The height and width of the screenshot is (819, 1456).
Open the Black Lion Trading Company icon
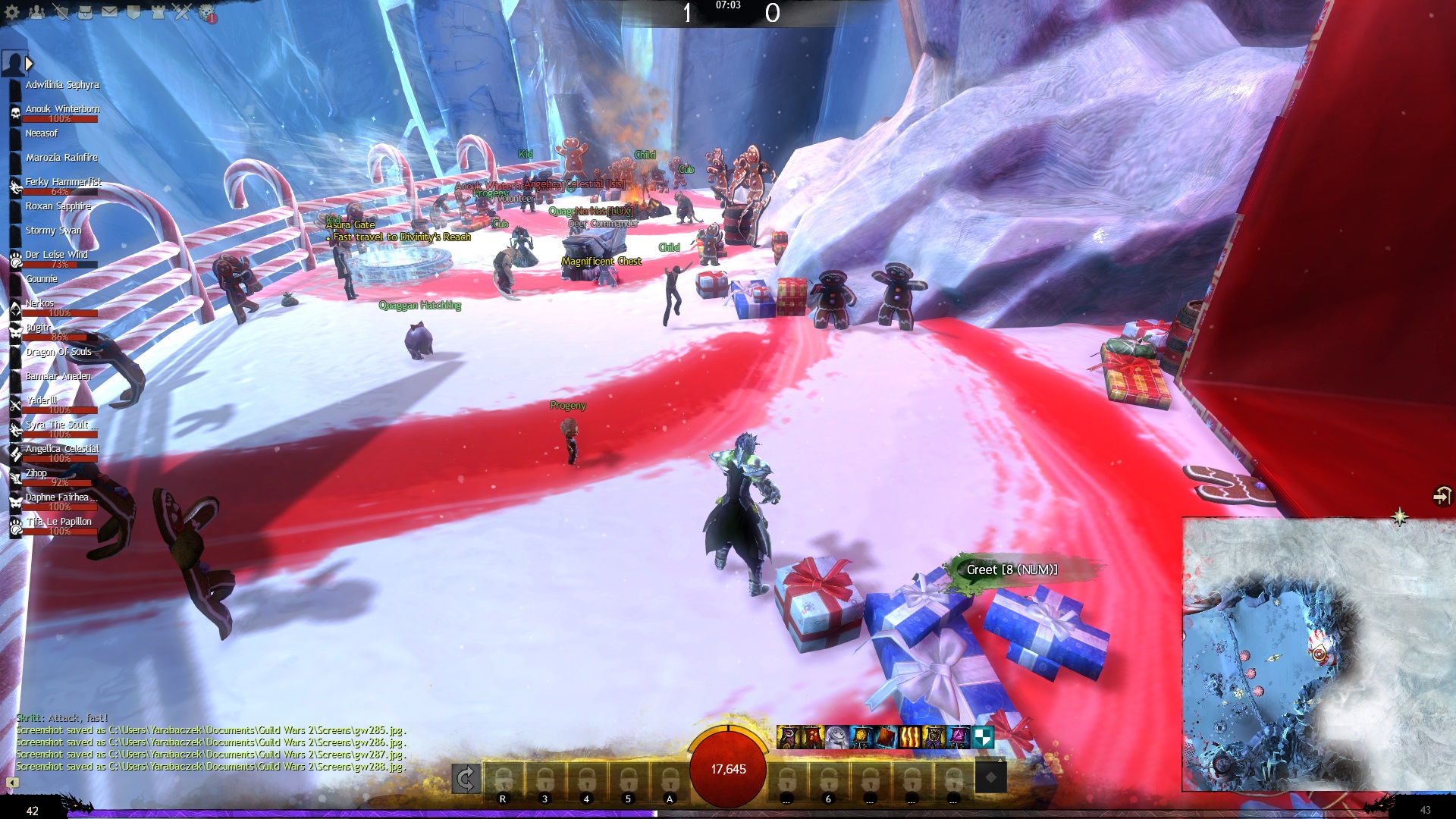click(x=207, y=13)
